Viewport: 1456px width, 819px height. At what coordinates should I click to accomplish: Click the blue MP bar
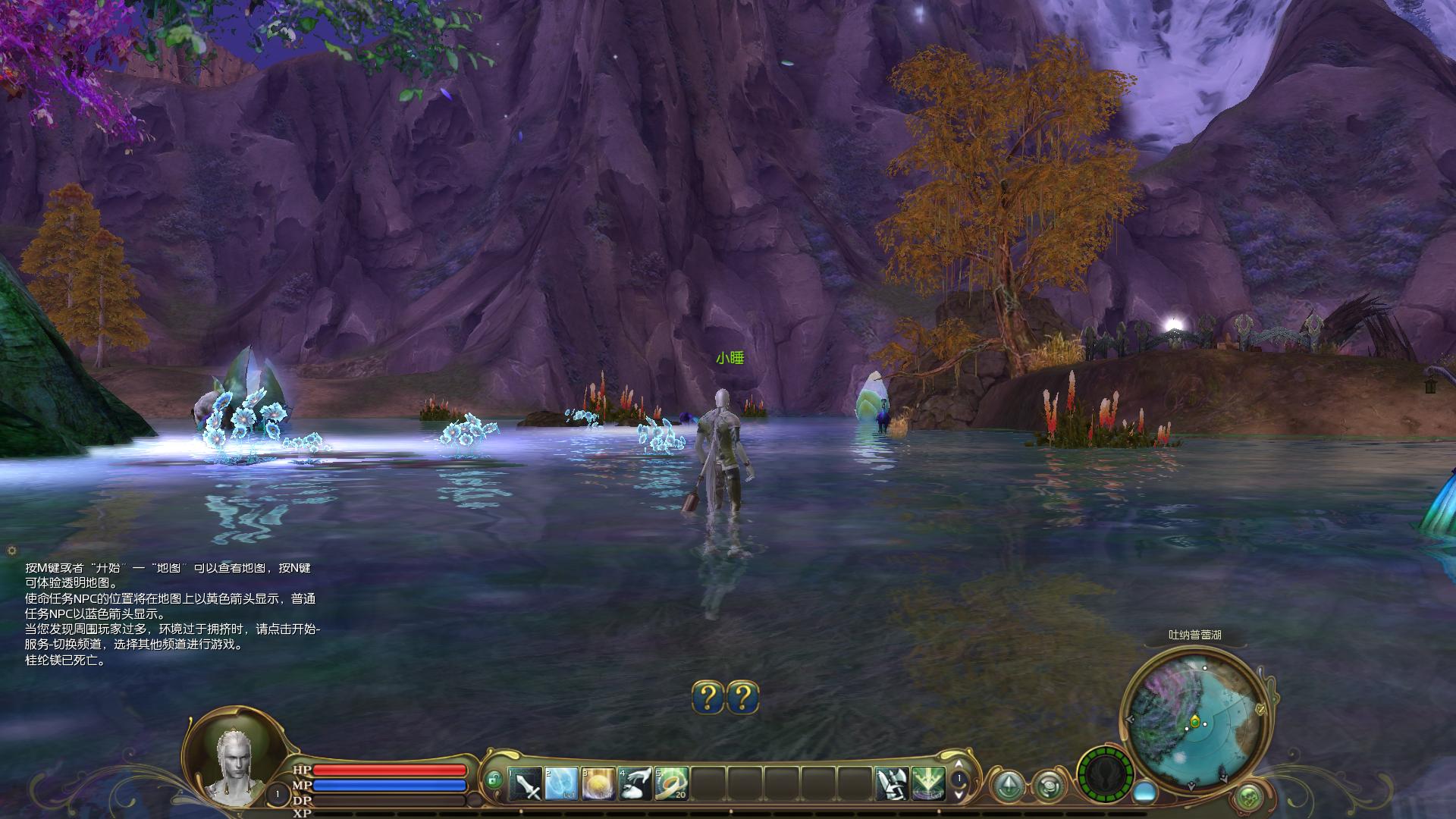[388, 786]
